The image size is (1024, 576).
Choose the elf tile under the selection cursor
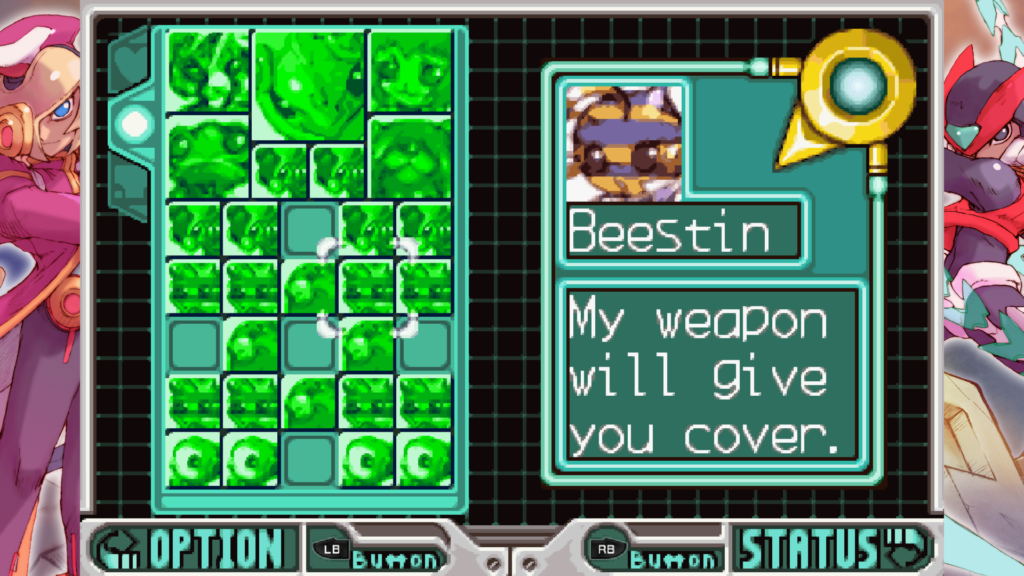pyautogui.click(x=365, y=286)
